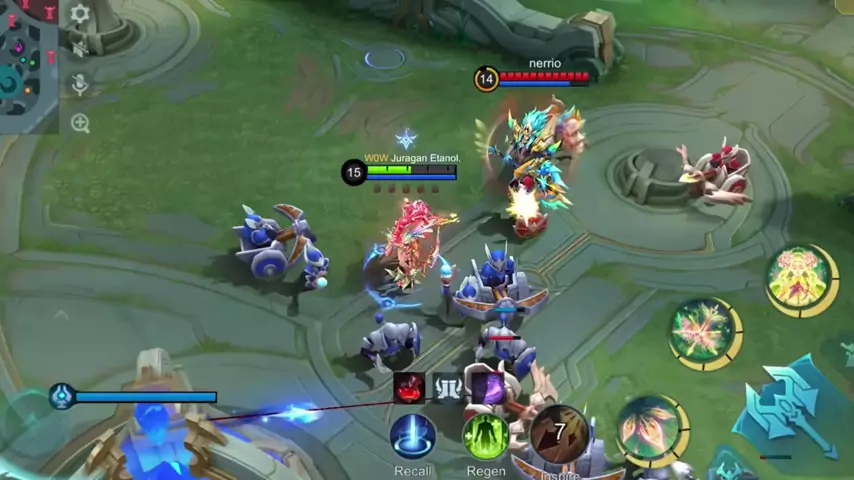Use the Regen ability
This screenshot has height=480, width=854.
coord(485,436)
